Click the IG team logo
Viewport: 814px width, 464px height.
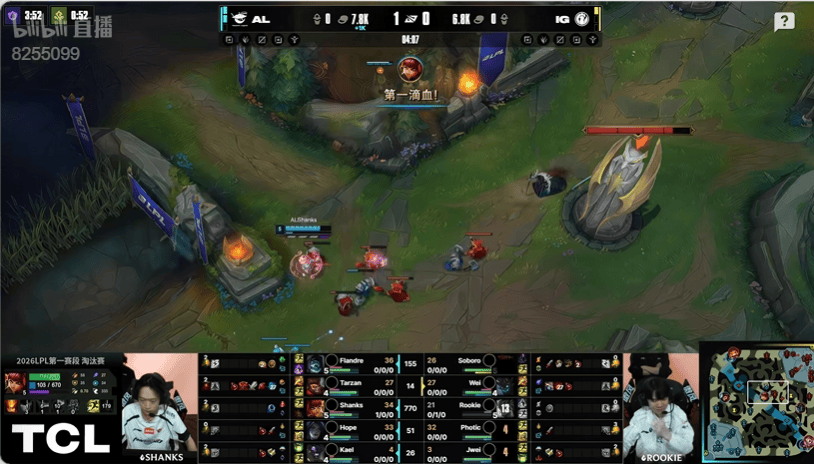581,19
